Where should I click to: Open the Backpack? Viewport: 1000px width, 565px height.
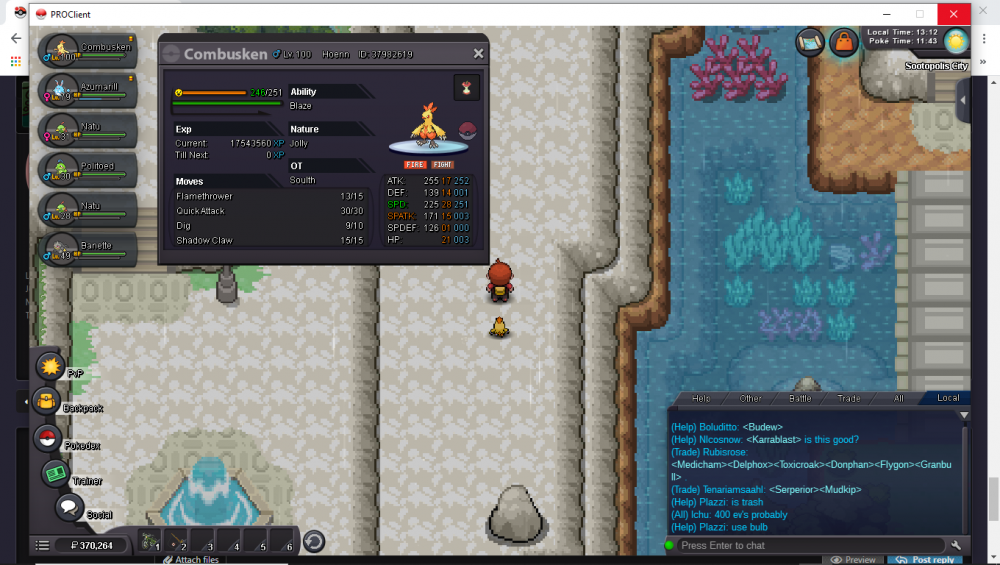coord(47,402)
